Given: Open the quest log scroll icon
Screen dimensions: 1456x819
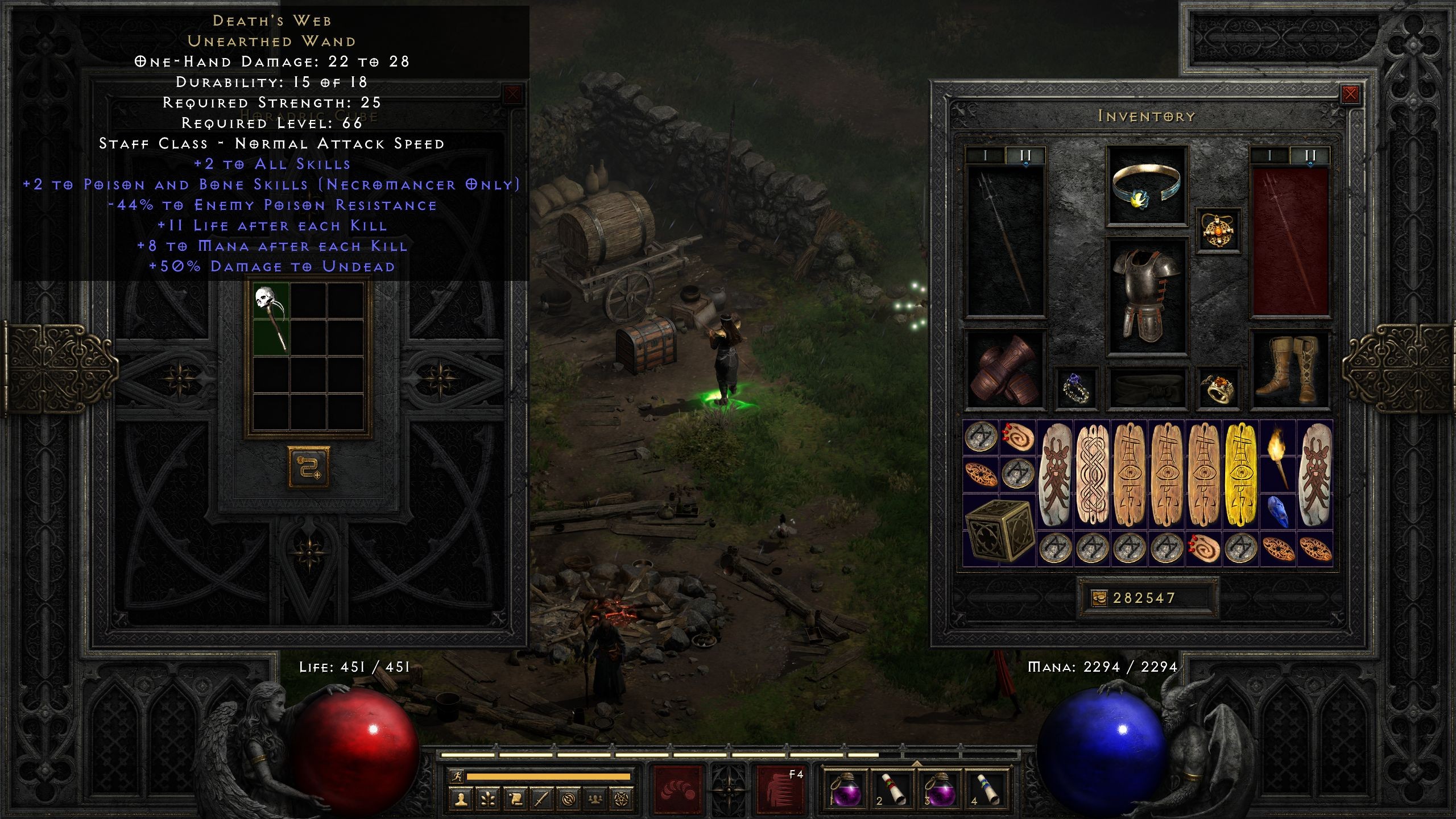Looking at the screenshot, I should point(514,799).
